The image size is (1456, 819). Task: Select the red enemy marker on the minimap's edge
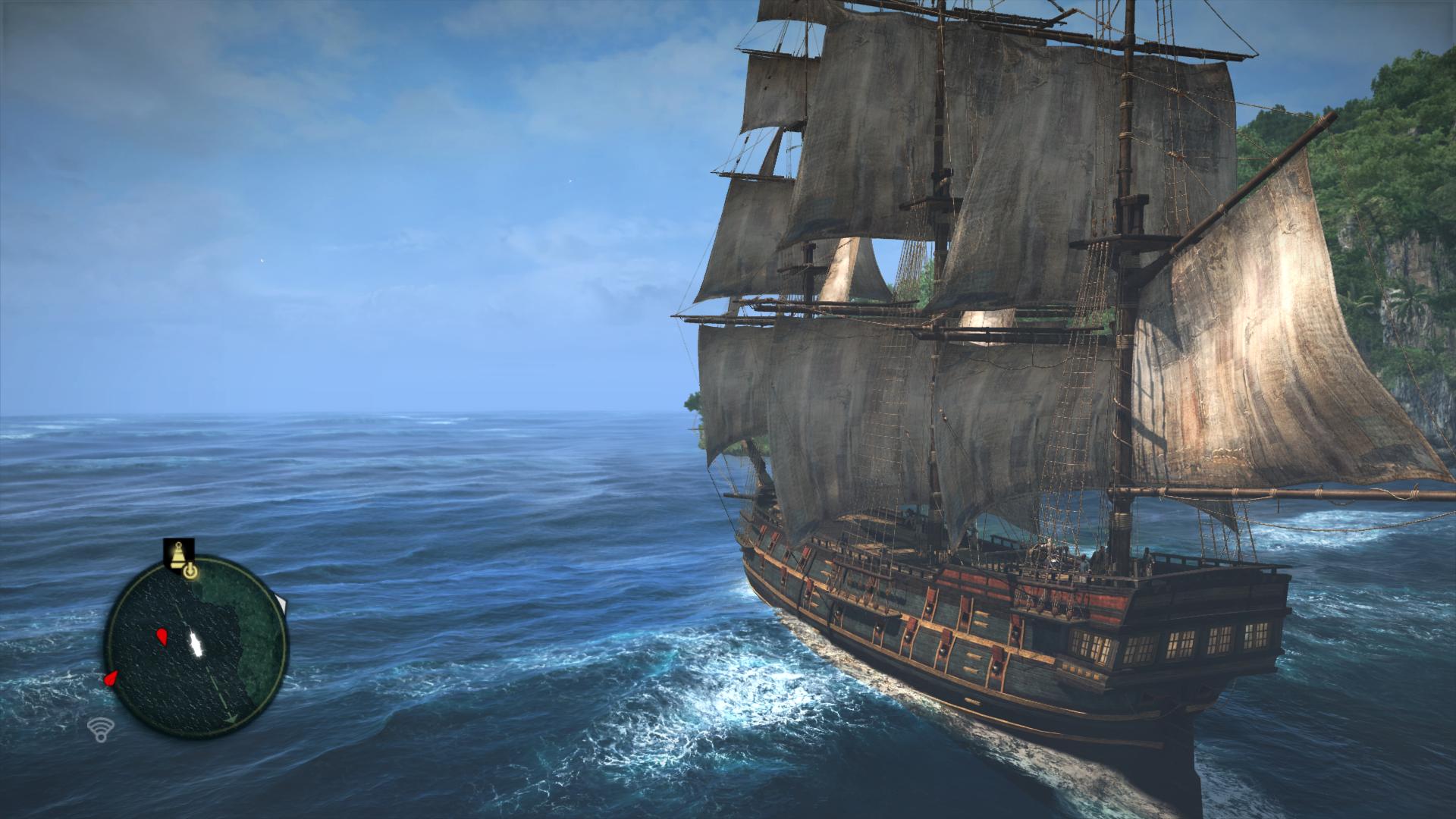[111, 678]
